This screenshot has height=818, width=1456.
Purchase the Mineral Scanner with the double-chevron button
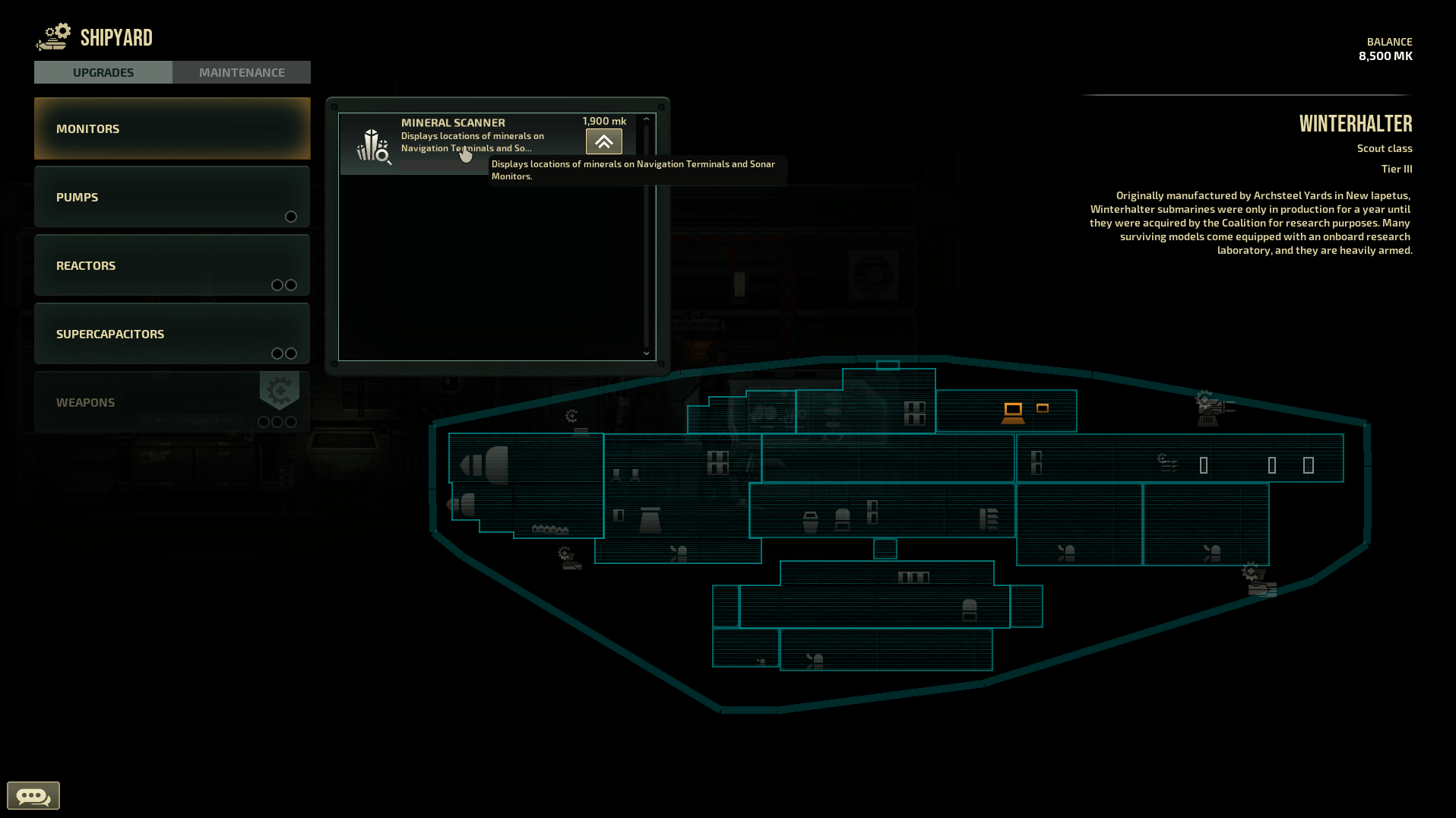click(603, 141)
